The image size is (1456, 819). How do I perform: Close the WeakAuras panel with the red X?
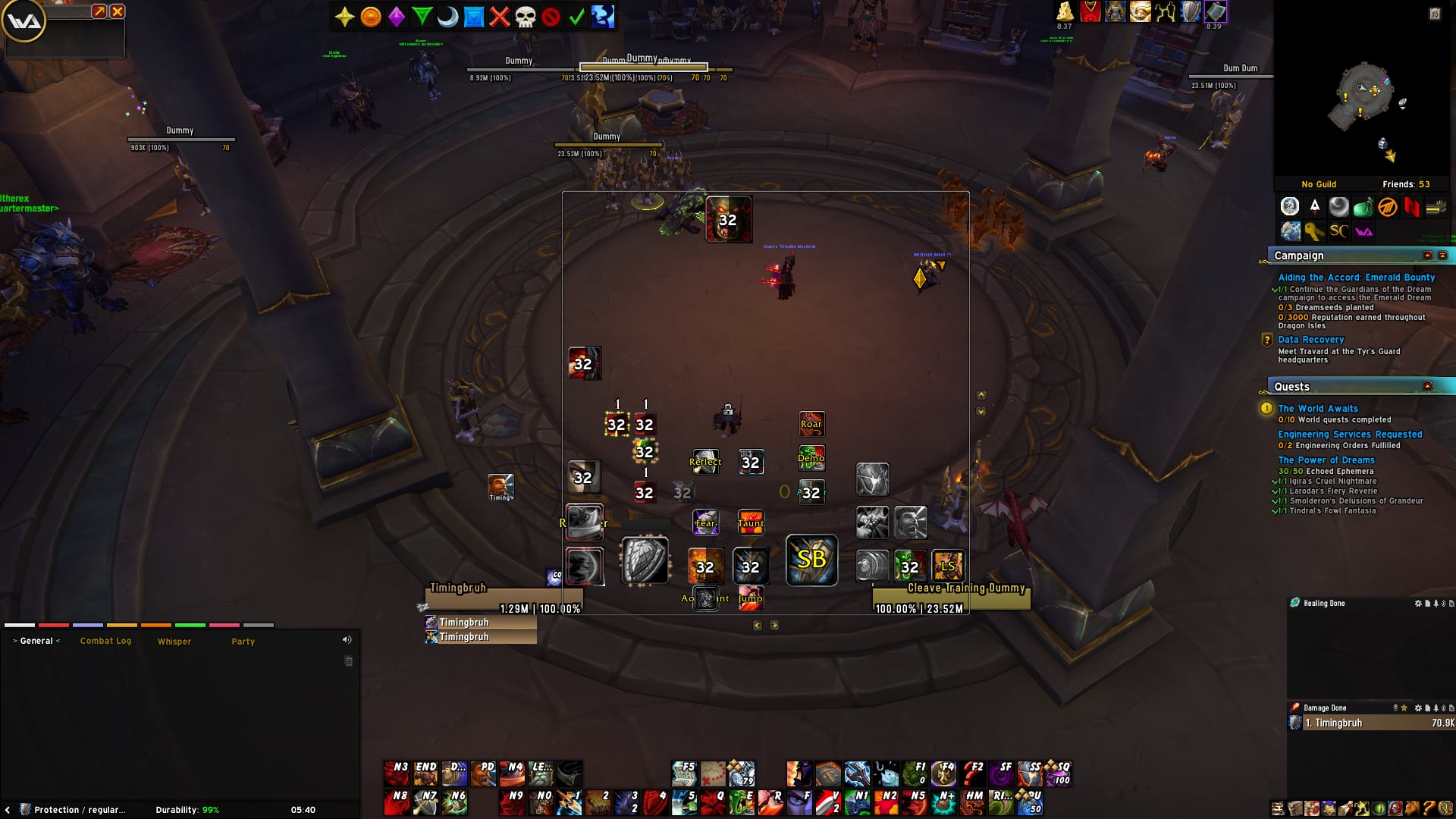pos(118,11)
